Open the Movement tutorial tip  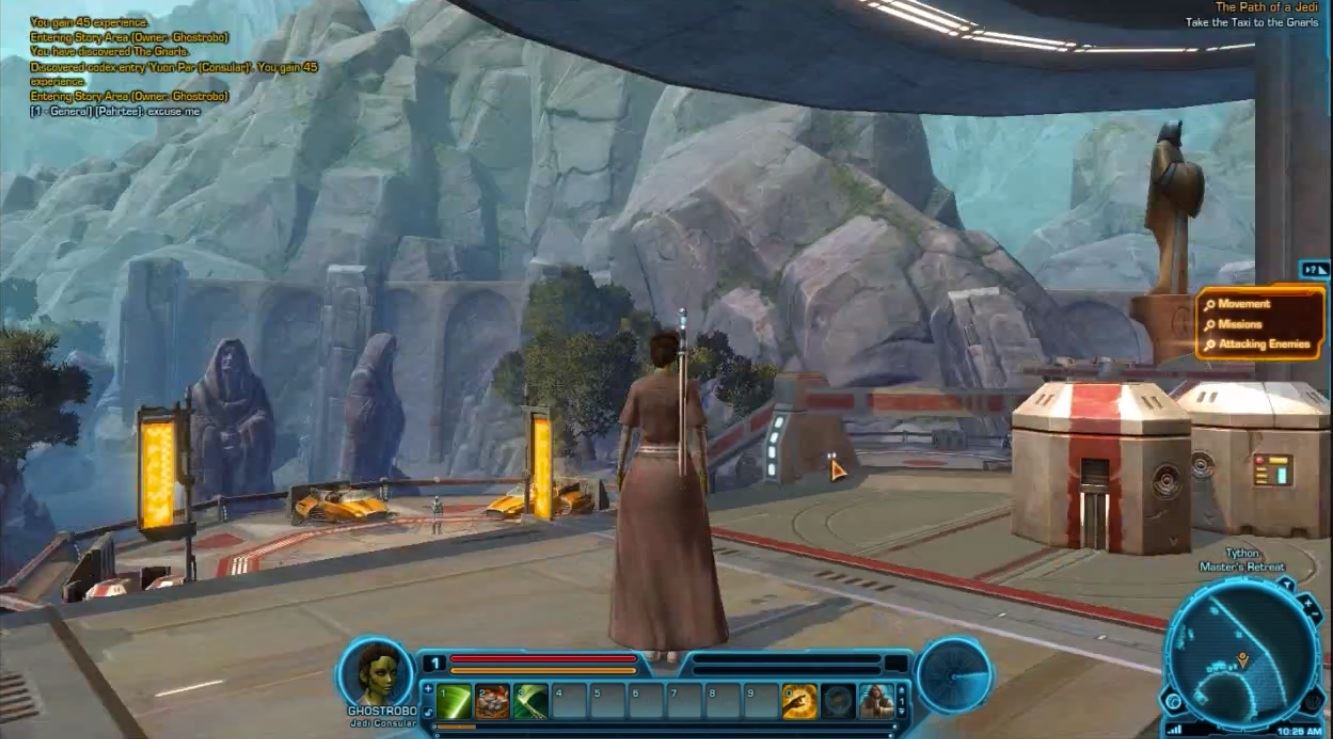1244,304
